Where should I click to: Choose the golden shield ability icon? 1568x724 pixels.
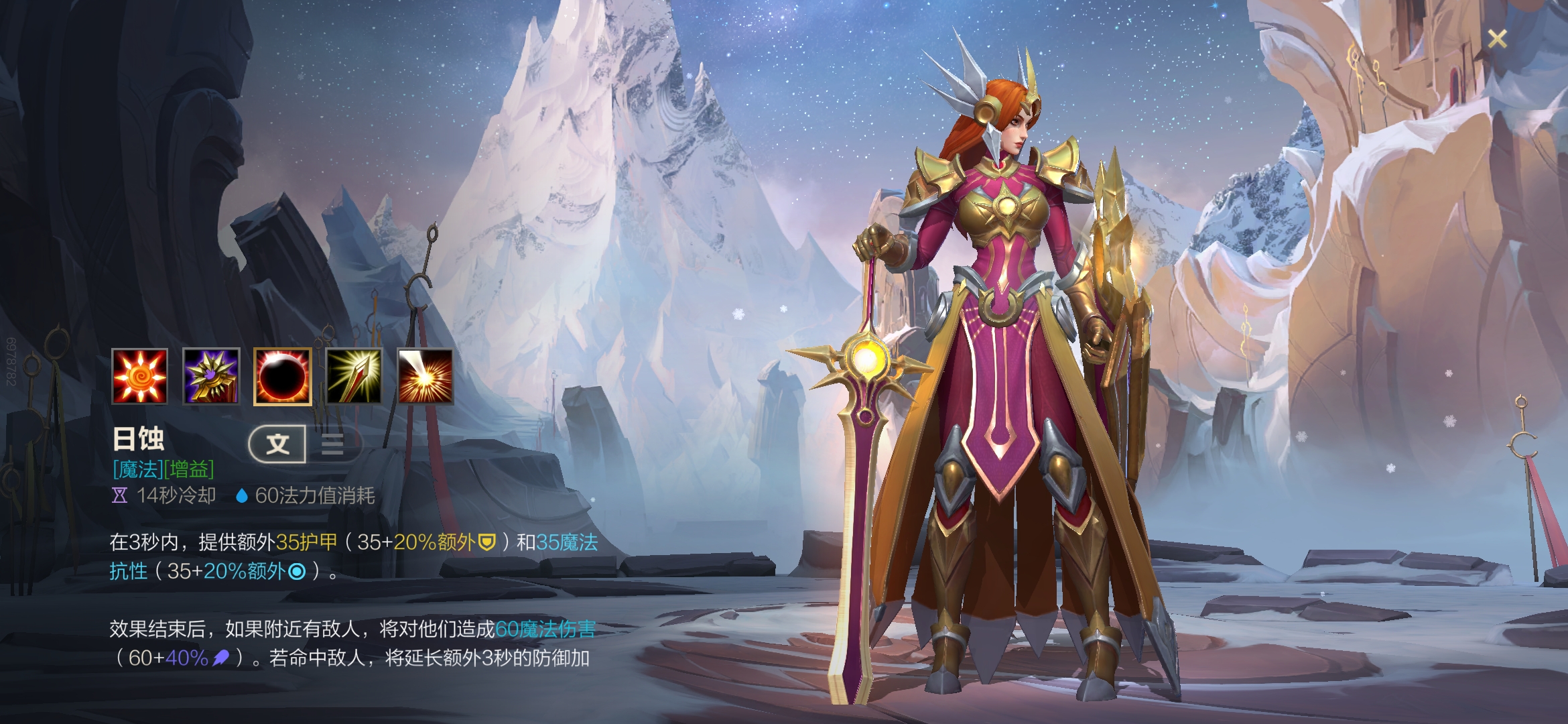pyautogui.click(x=211, y=376)
